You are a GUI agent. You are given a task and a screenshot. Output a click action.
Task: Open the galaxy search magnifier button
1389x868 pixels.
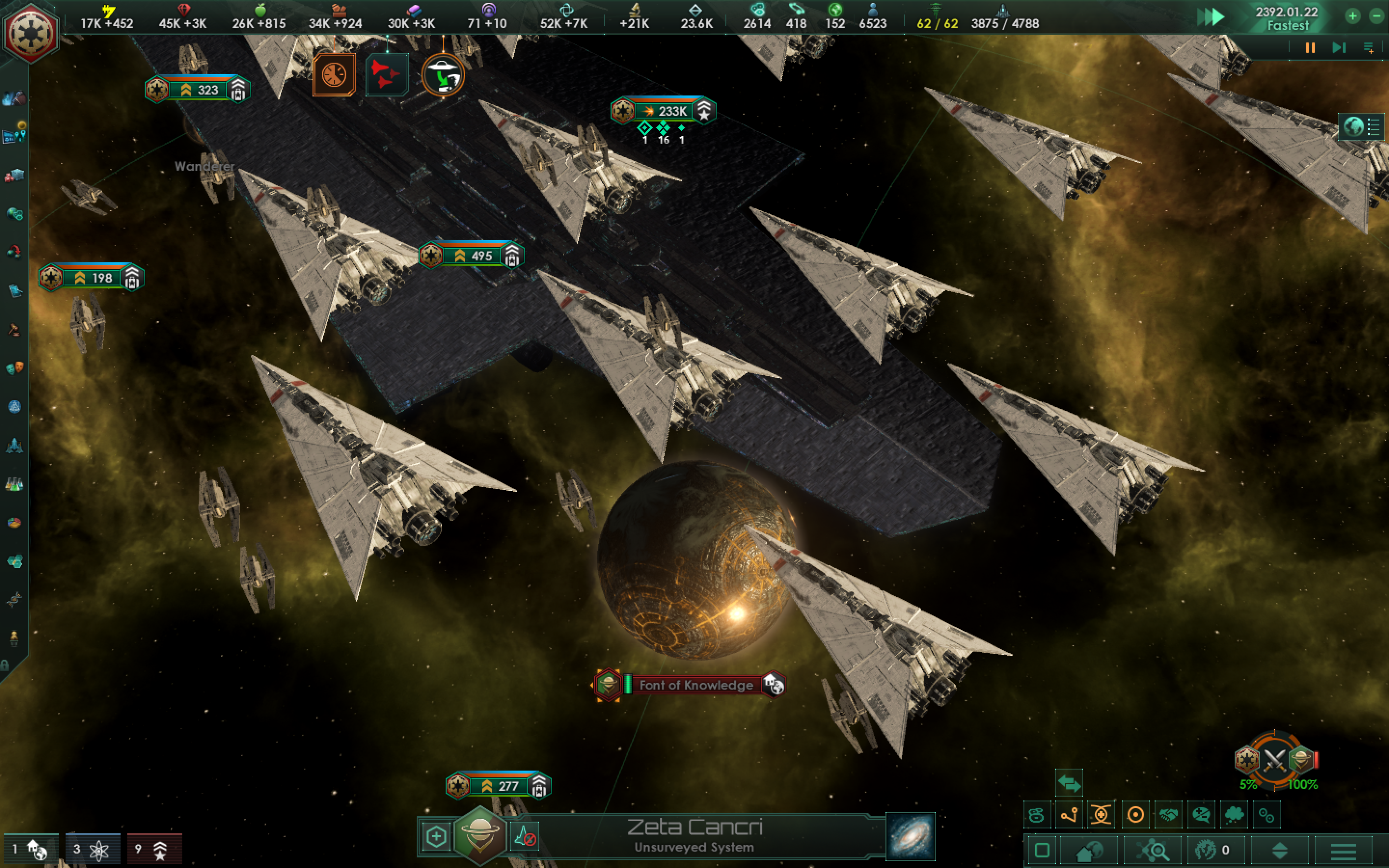pos(1153,850)
